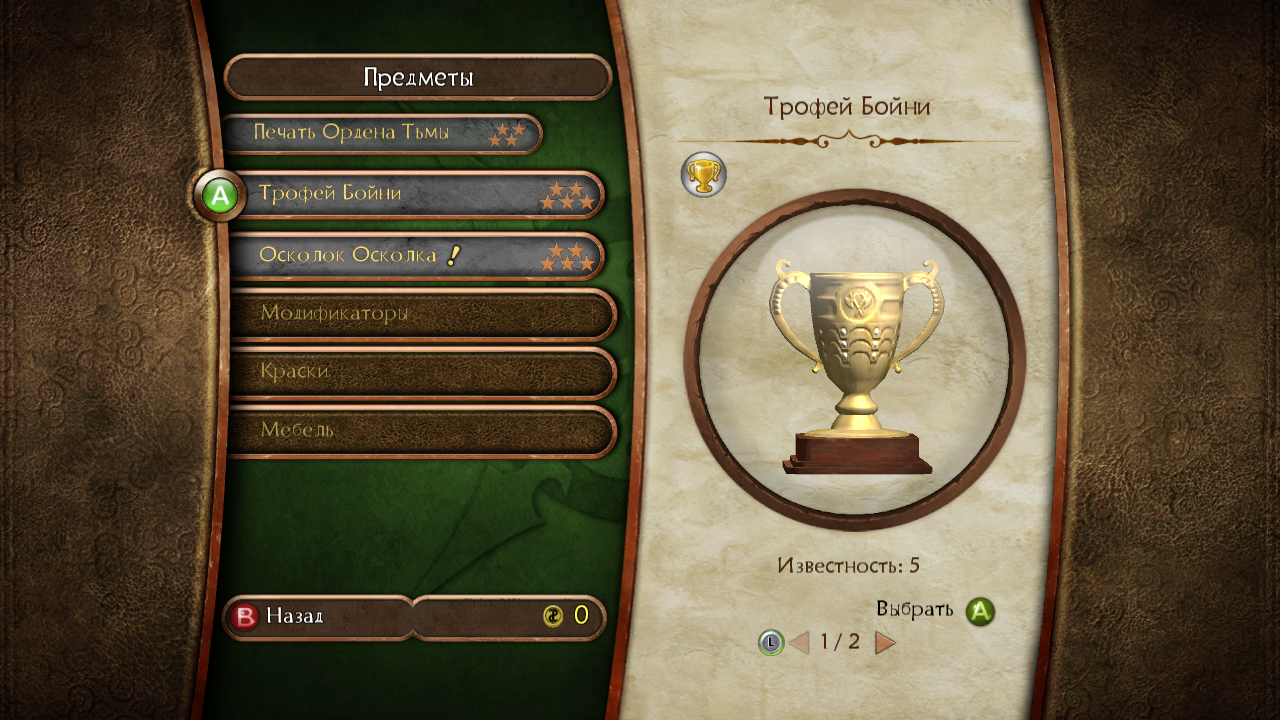Show the previous page with left arrow
1280x720 pixels.
(799, 642)
